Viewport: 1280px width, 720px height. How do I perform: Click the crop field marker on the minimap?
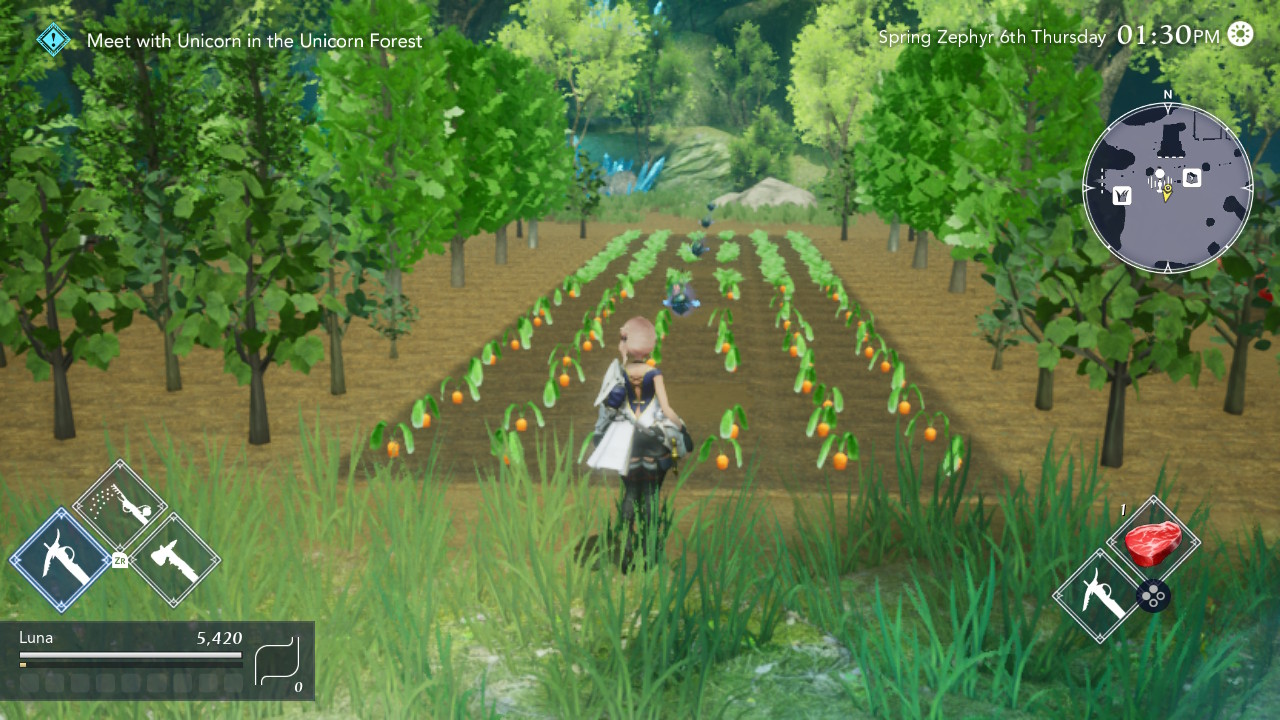click(x=1192, y=177)
